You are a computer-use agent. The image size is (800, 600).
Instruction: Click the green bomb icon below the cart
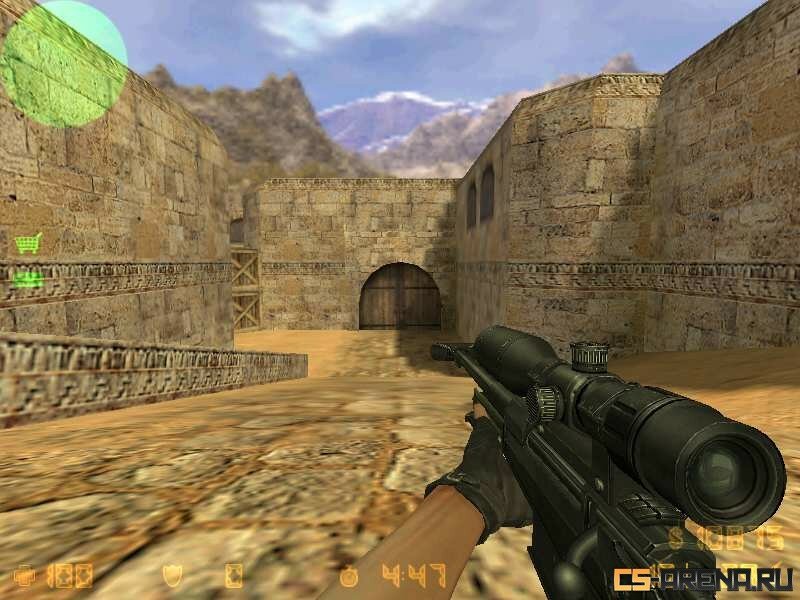pyautogui.click(x=29, y=279)
